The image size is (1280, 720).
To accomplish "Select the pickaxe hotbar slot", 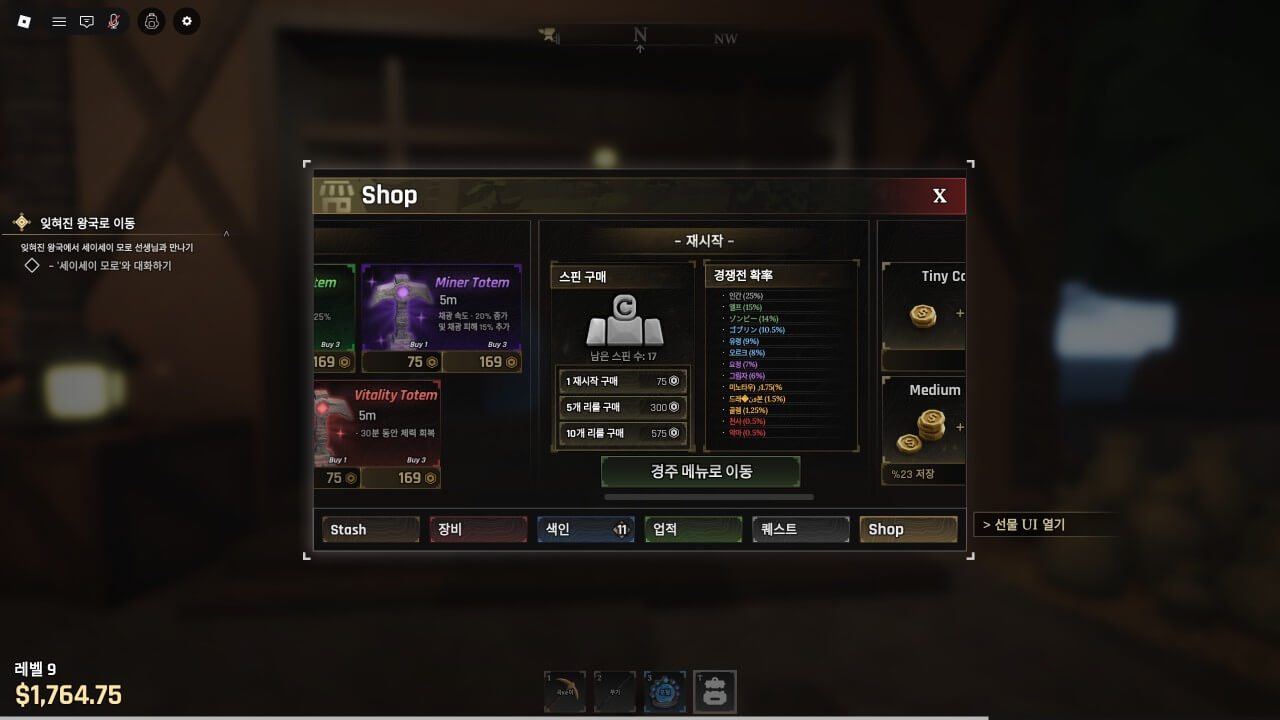I will [x=565, y=692].
